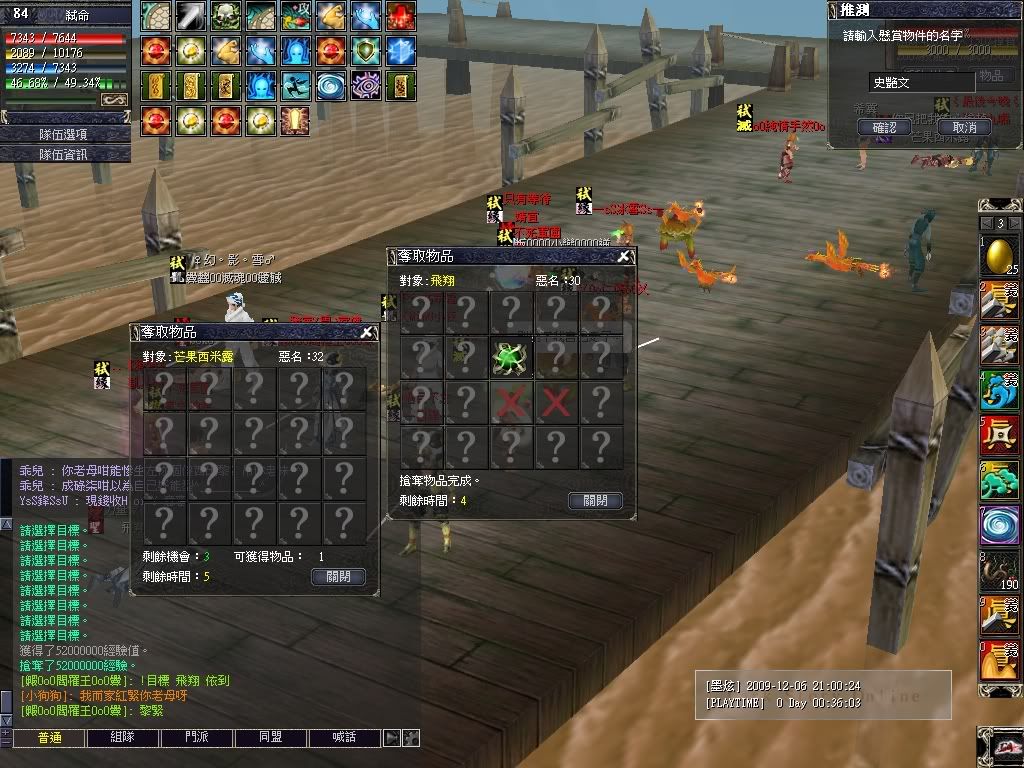Select the 門派 chat channel

(196, 738)
